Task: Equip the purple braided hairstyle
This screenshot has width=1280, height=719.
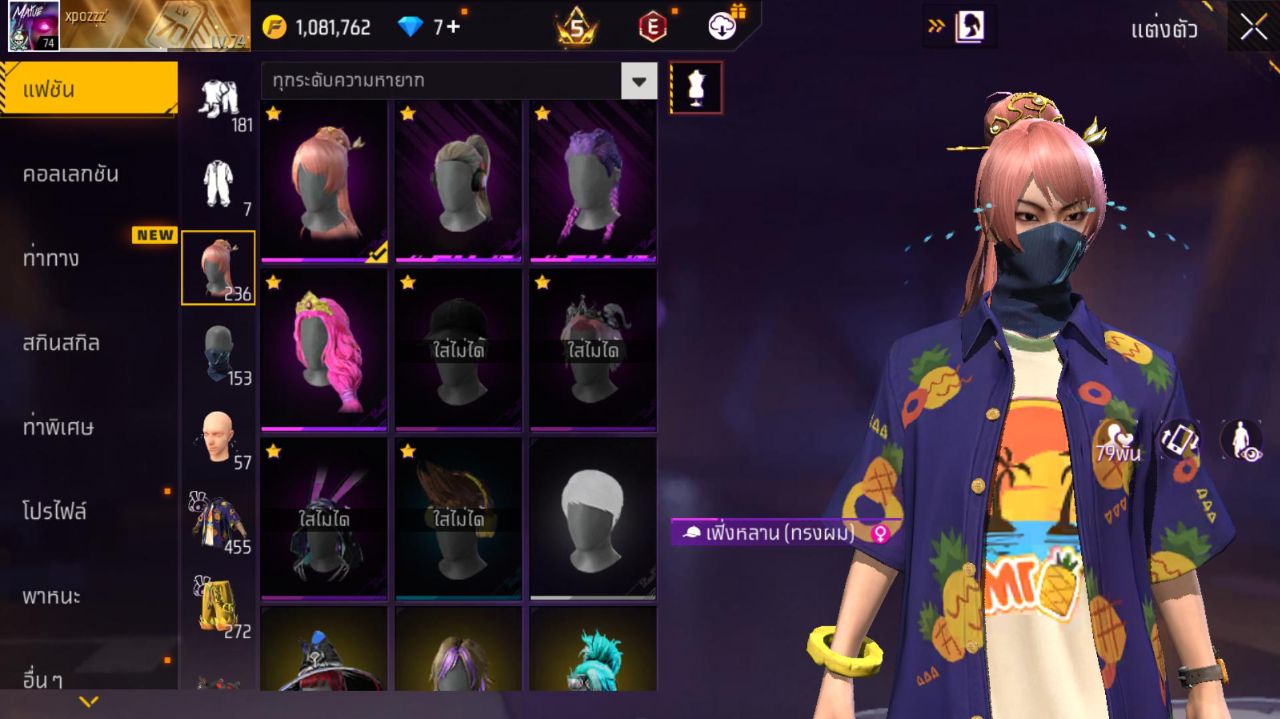Action: pyautogui.click(x=592, y=181)
